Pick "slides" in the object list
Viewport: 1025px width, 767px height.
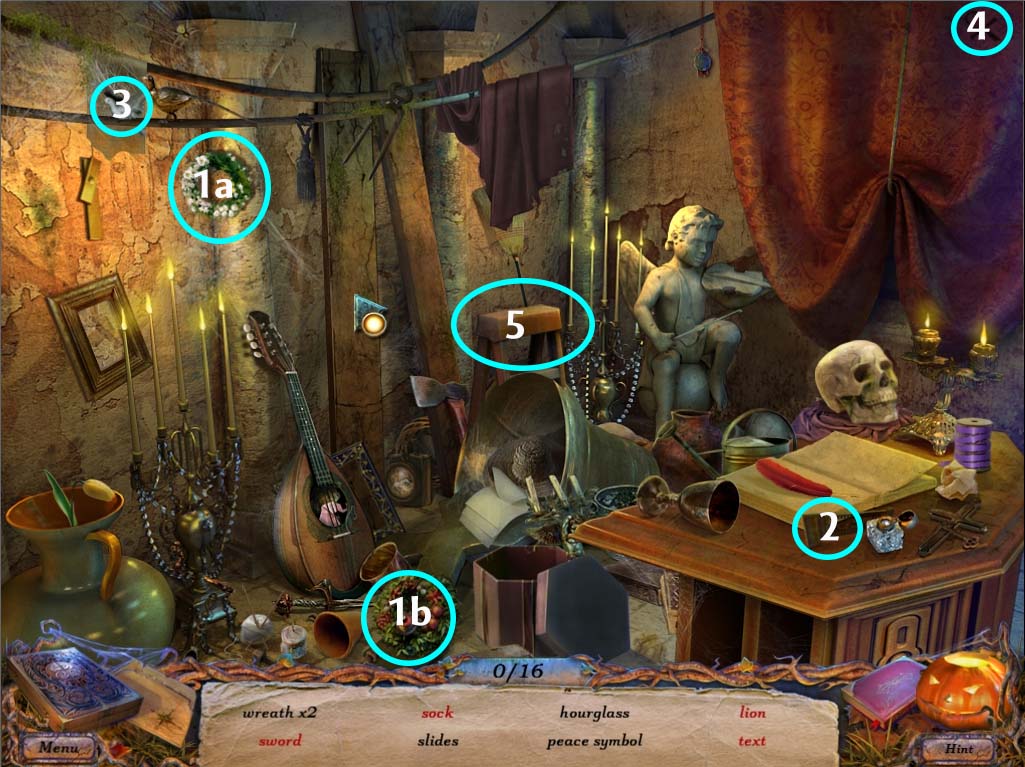tap(438, 741)
